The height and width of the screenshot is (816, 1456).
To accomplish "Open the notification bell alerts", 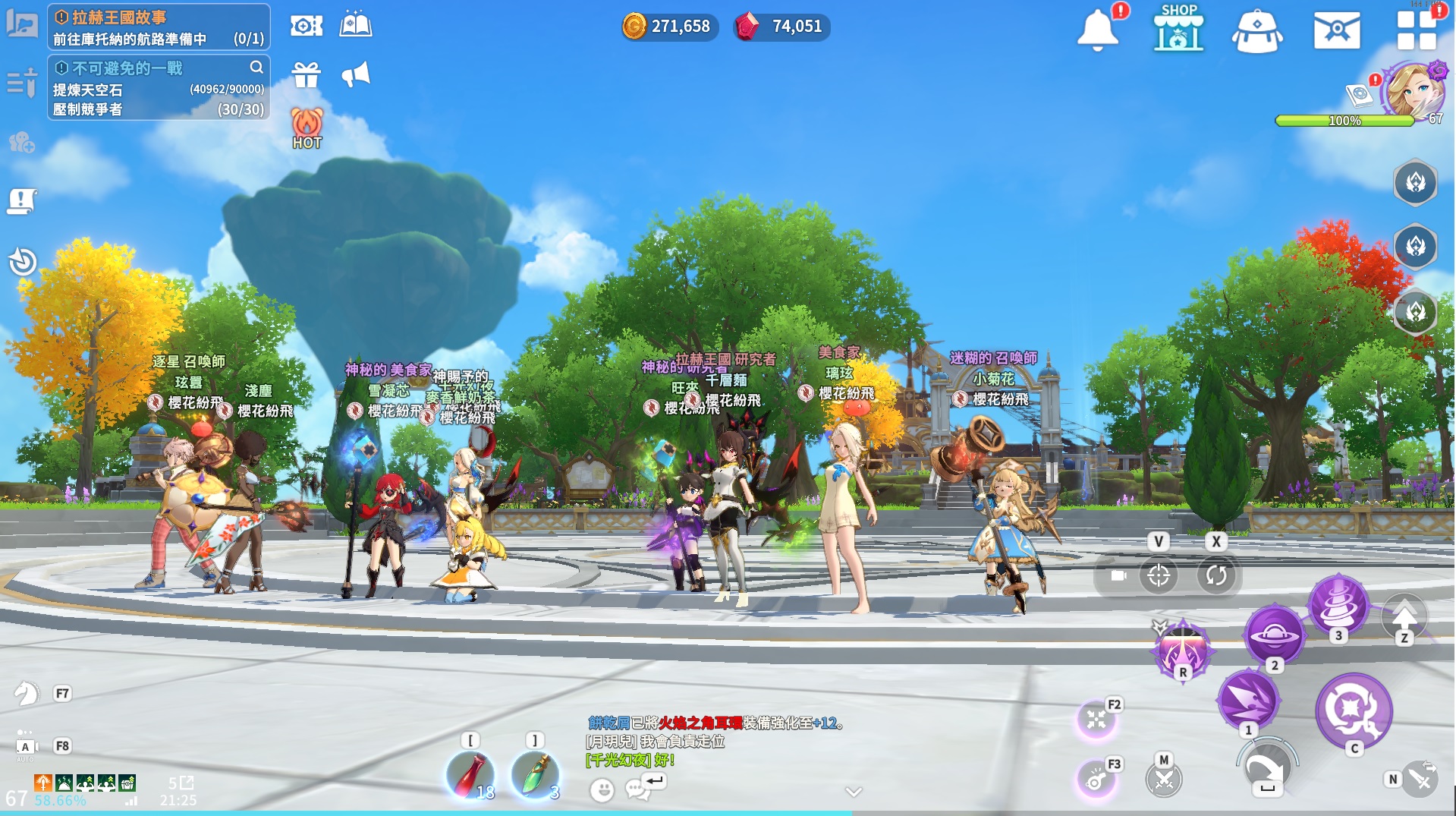I will (1097, 30).
